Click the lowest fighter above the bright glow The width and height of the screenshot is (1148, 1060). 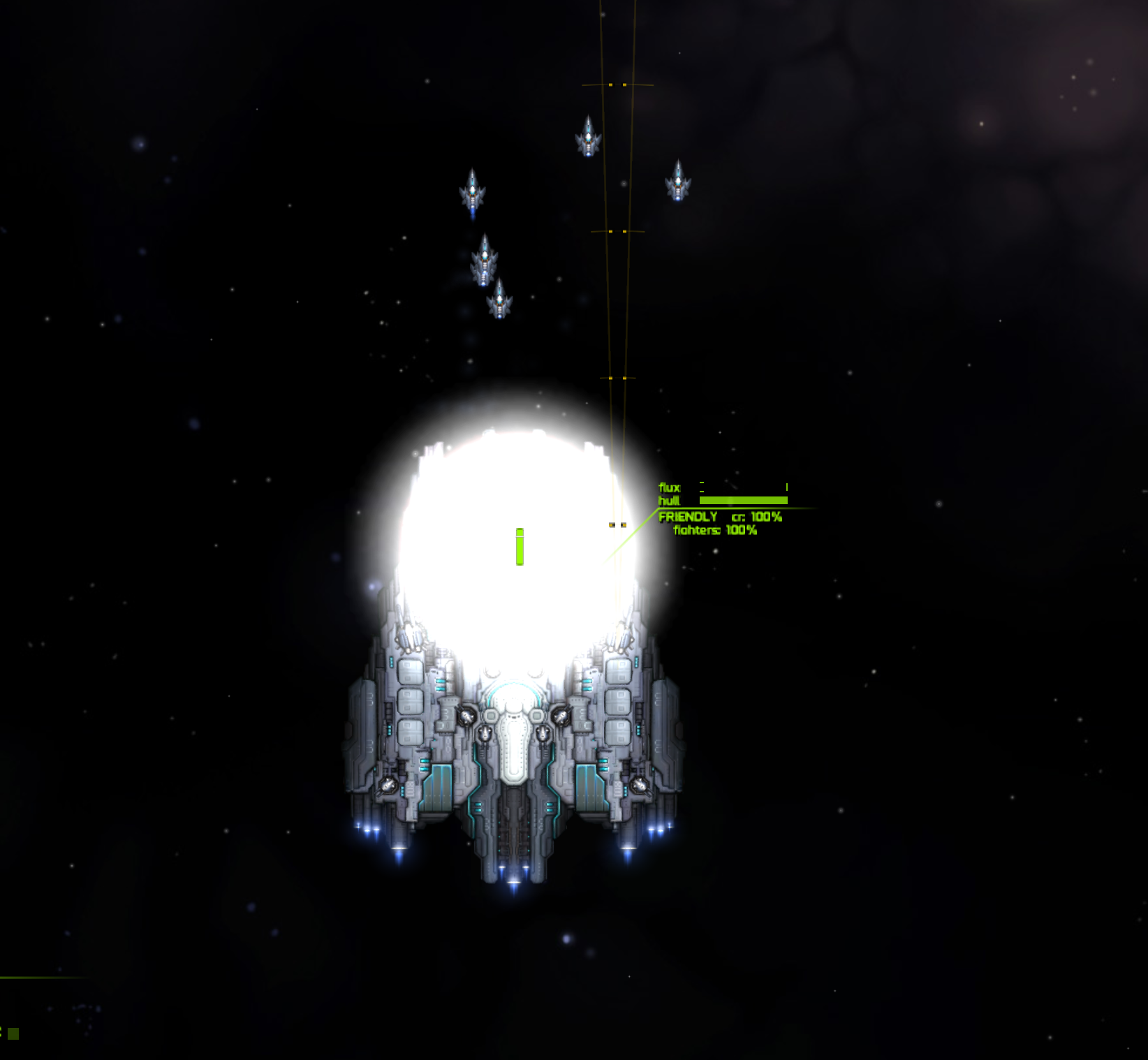pos(500,302)
